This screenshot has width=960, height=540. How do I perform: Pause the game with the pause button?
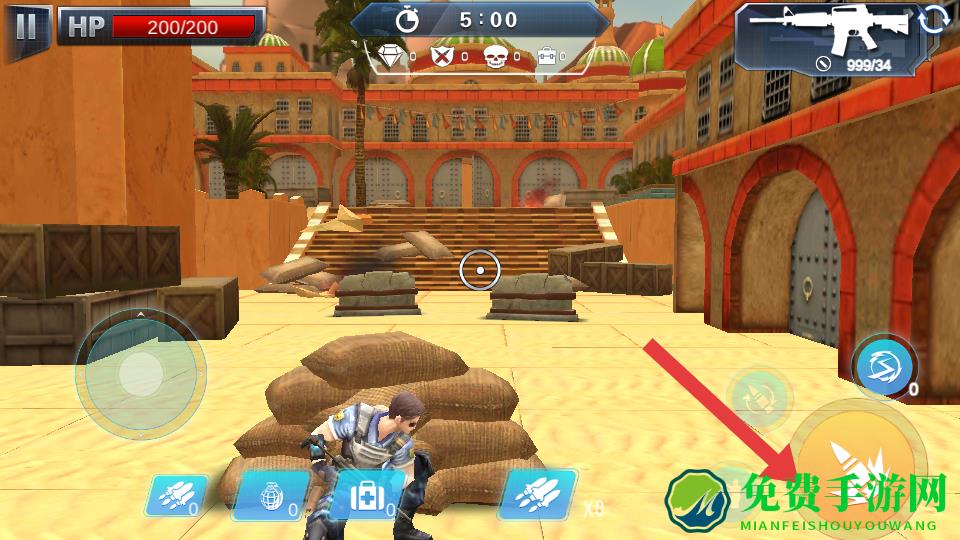26,26
